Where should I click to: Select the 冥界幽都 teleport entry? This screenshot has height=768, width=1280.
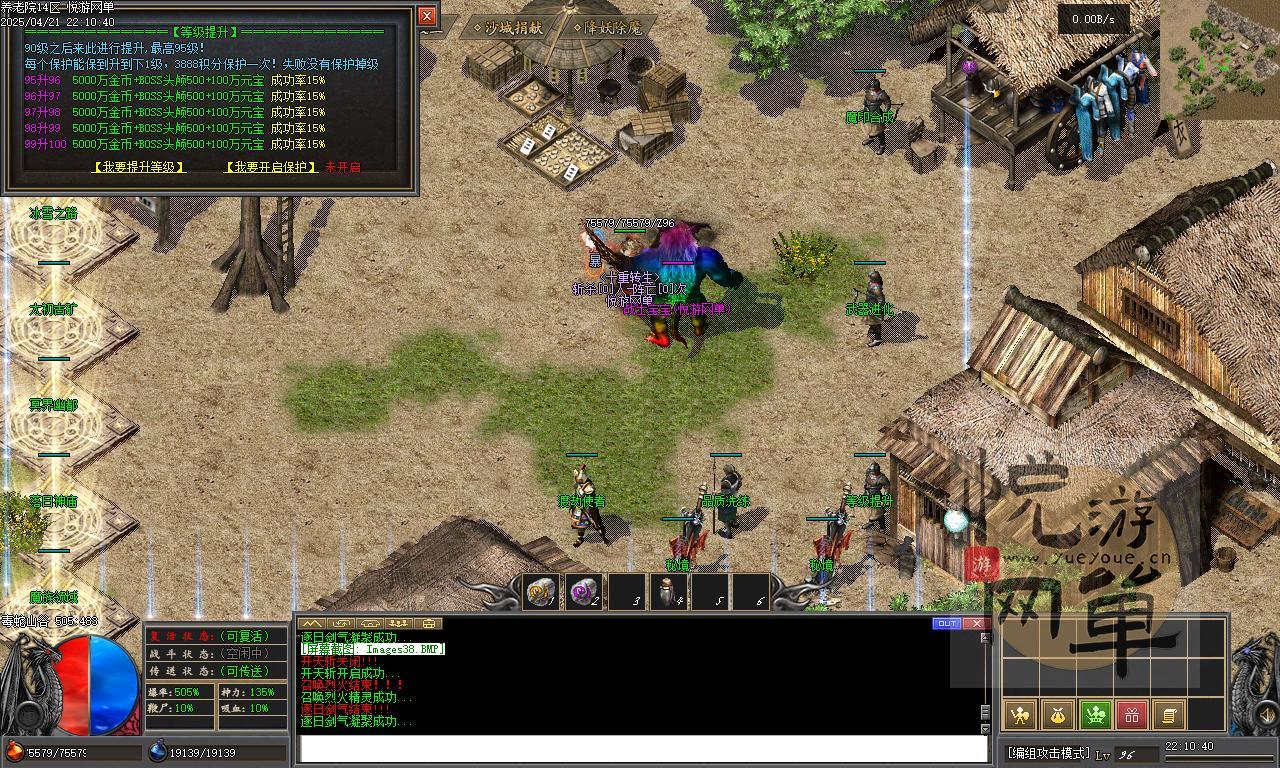point(53,405)
